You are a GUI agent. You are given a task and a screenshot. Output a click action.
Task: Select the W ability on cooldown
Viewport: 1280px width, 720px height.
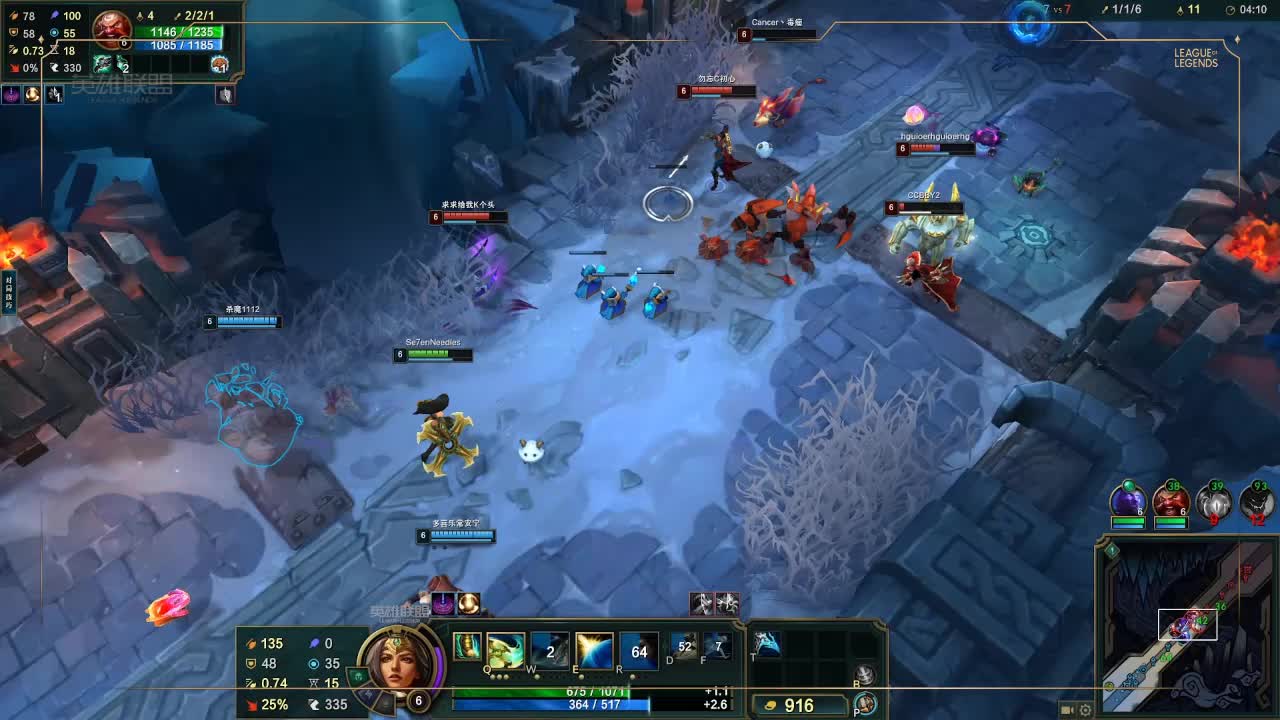[550, 651]
